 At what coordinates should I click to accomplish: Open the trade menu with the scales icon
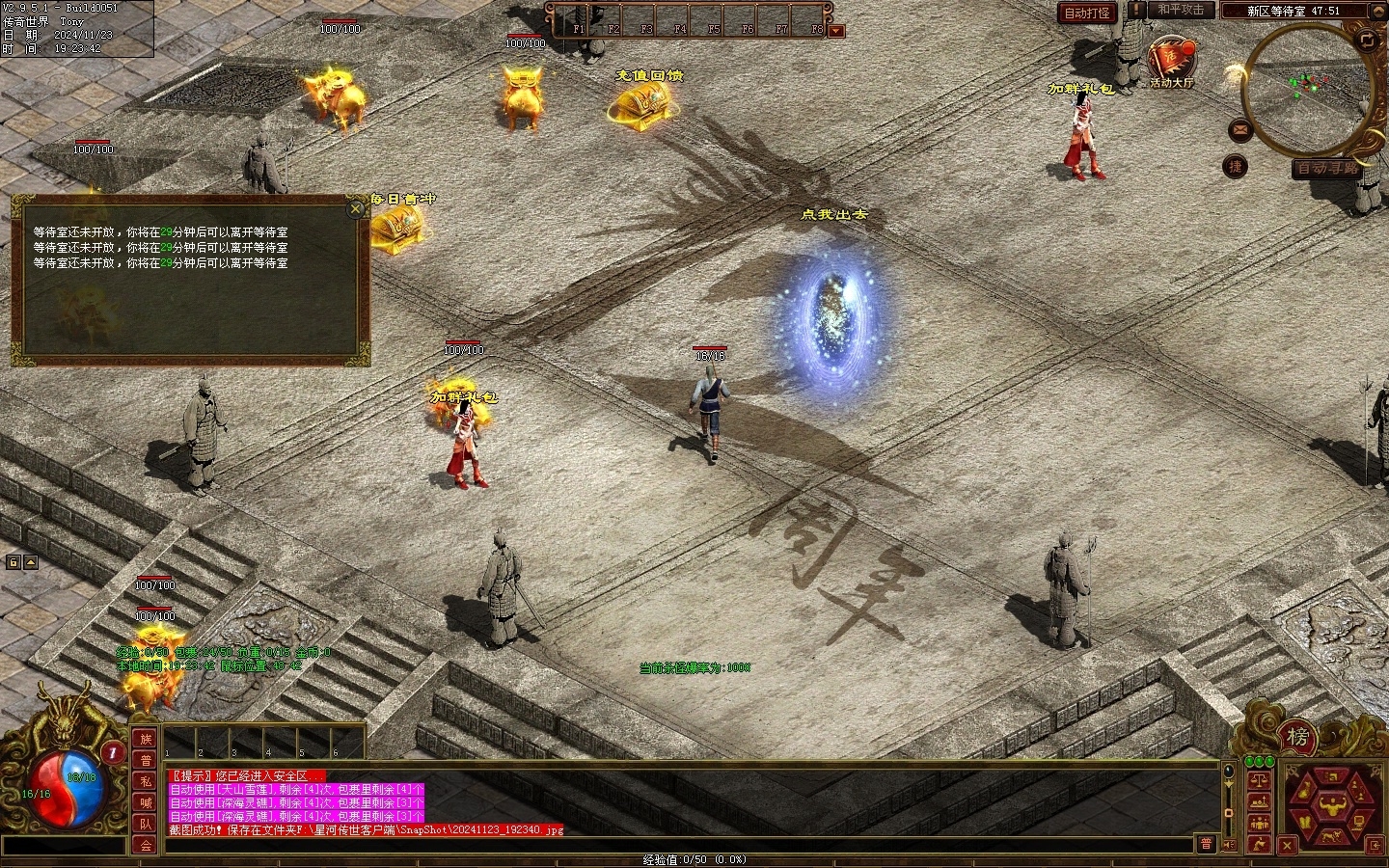[1259, 780]
